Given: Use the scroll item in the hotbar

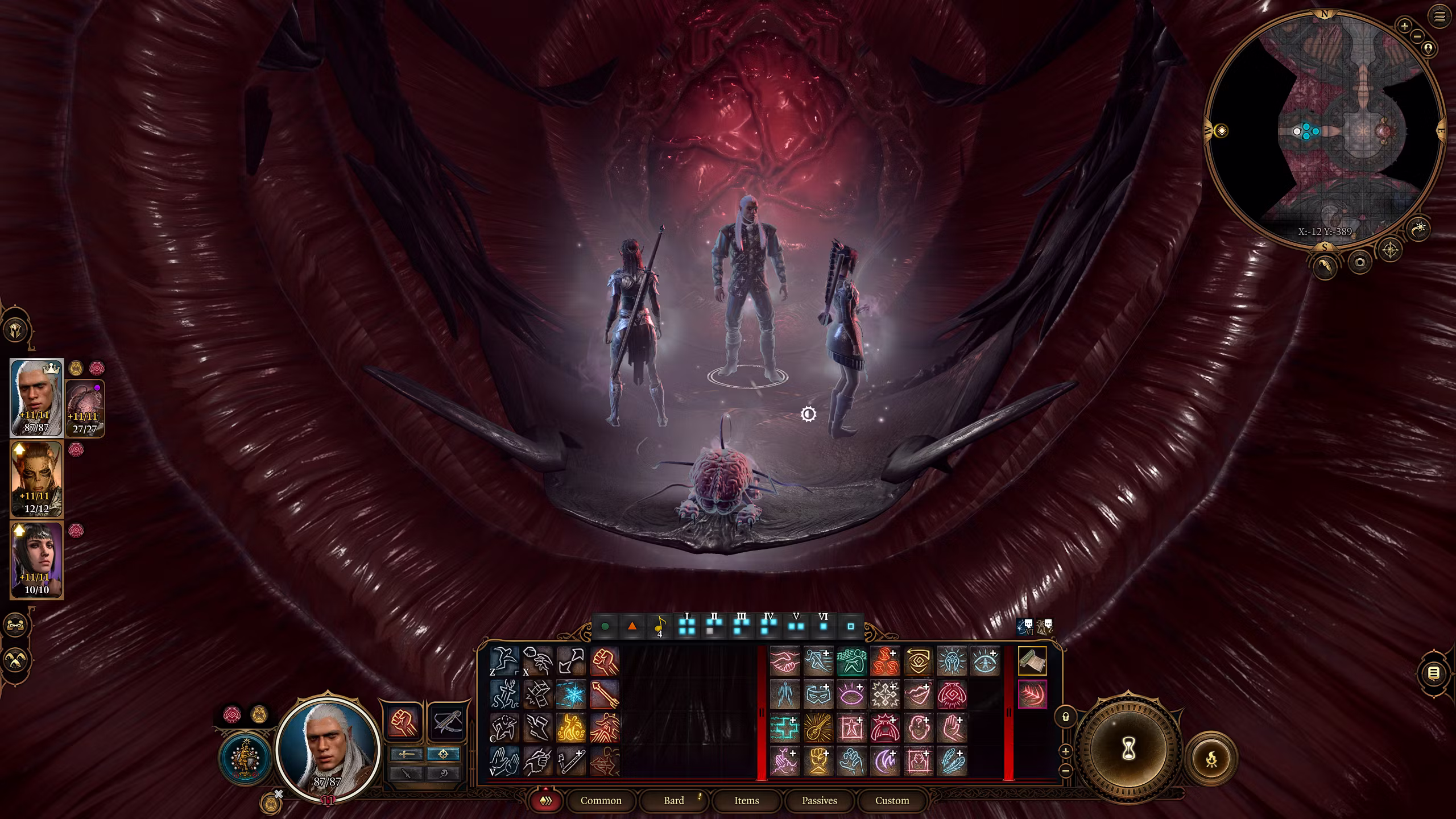Looking at the screenshot, I should click(1032, 661).
